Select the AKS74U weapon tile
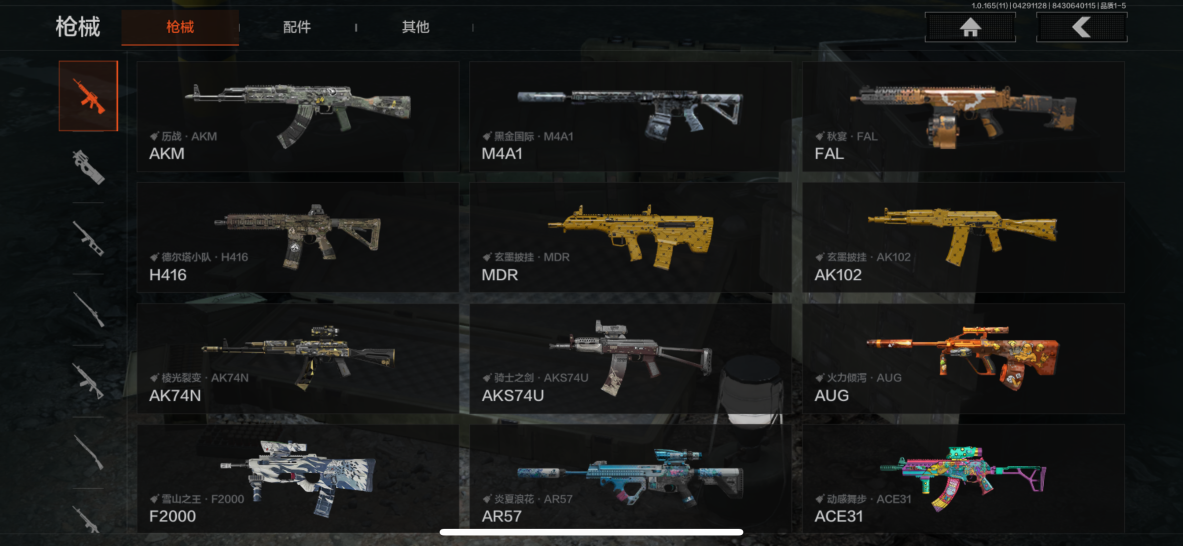Viewport: 1183px width, 546px height. point(630,358)
